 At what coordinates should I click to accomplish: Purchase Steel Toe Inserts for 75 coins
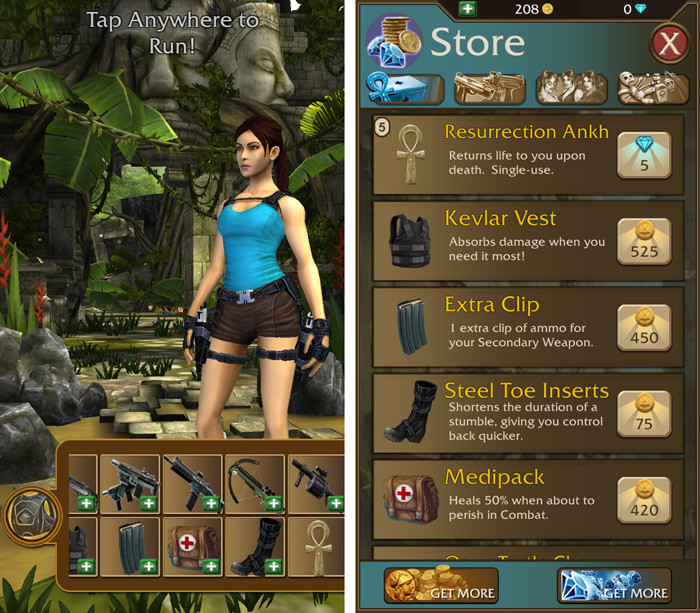click(x=643, y=413)
